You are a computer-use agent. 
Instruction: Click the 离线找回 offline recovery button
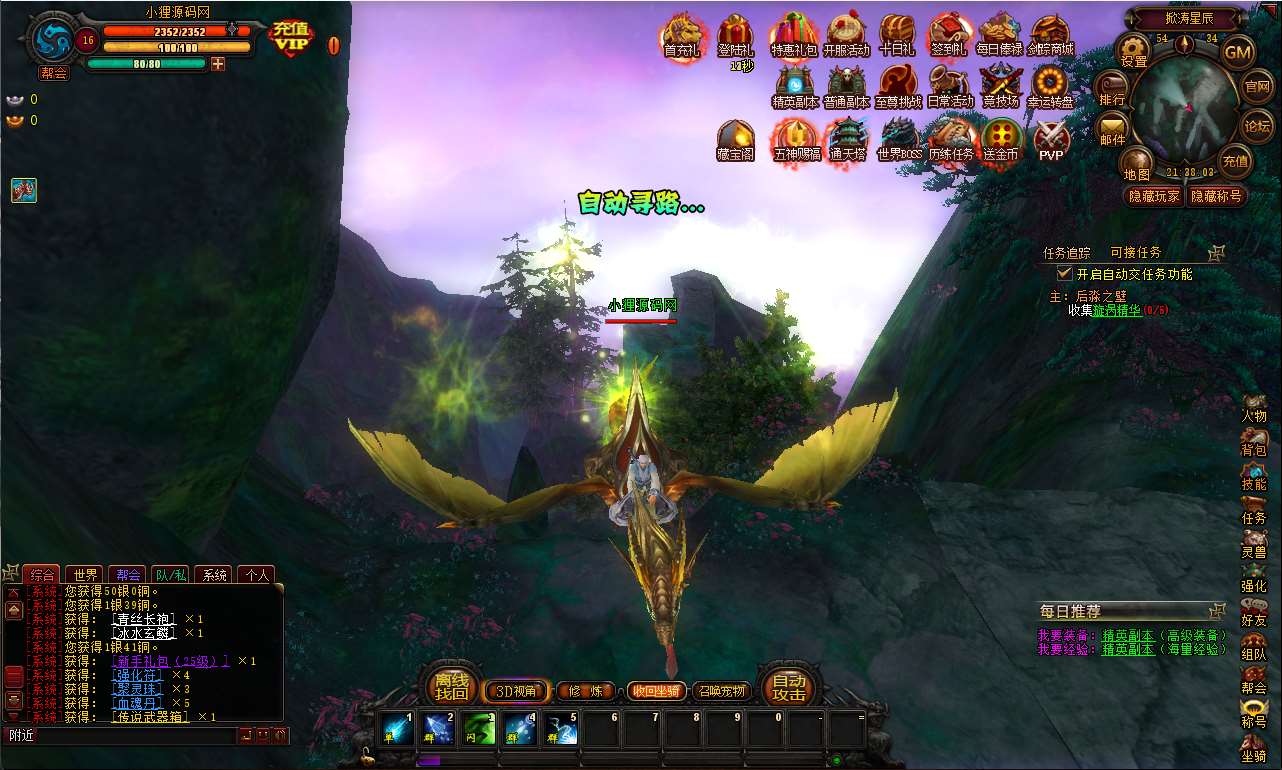tap(451, 687)
